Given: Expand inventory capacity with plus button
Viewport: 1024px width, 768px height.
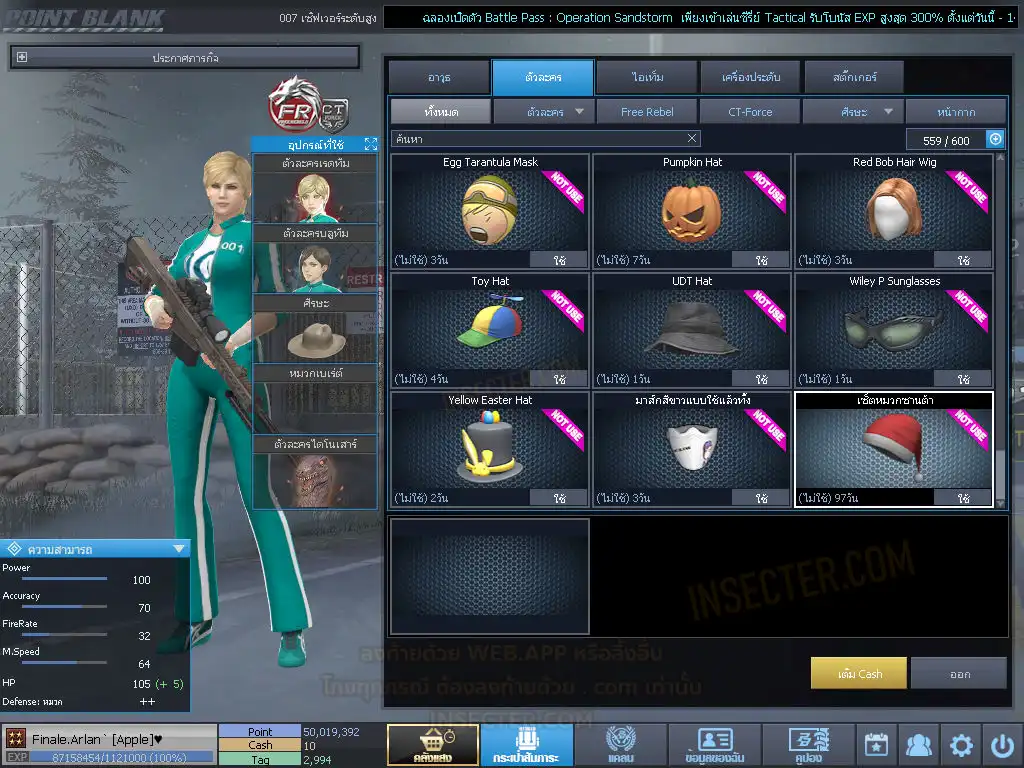Looking at the screenshot, I should tap(995, 140).
